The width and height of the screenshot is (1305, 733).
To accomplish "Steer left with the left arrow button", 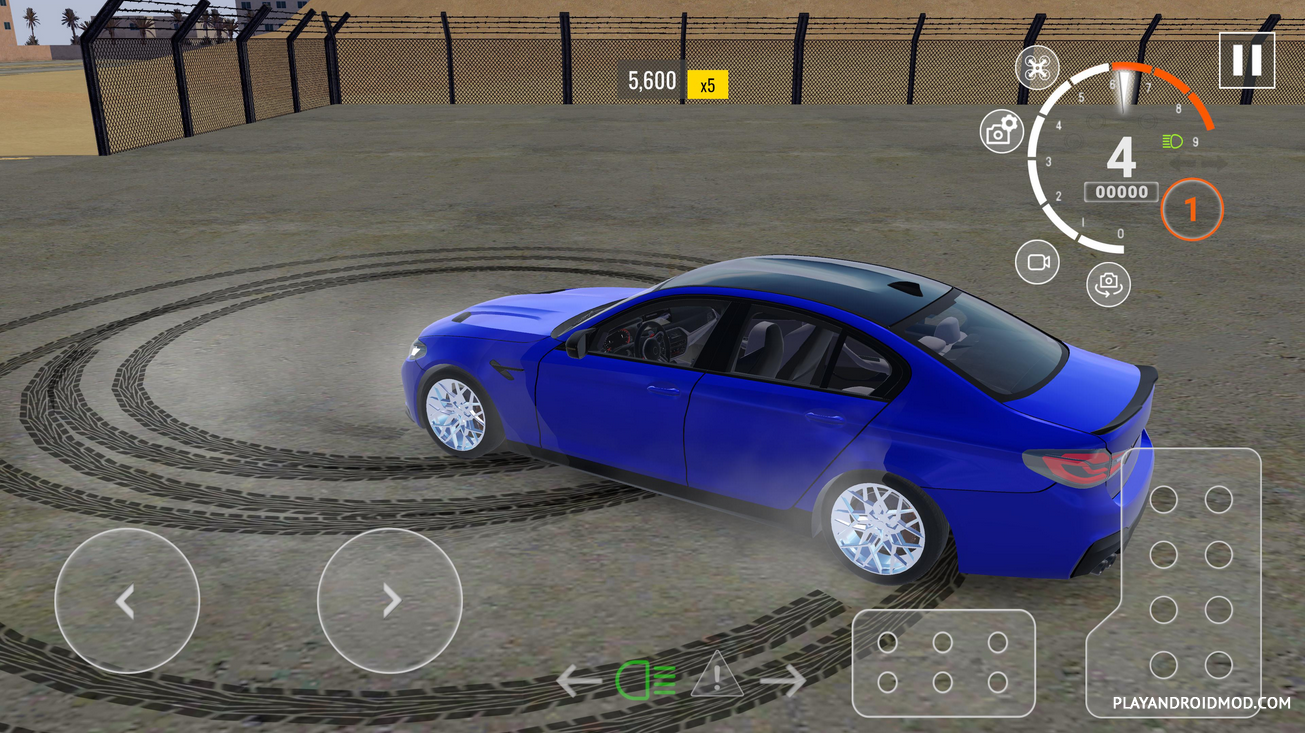I will click(x=127, y=601).
